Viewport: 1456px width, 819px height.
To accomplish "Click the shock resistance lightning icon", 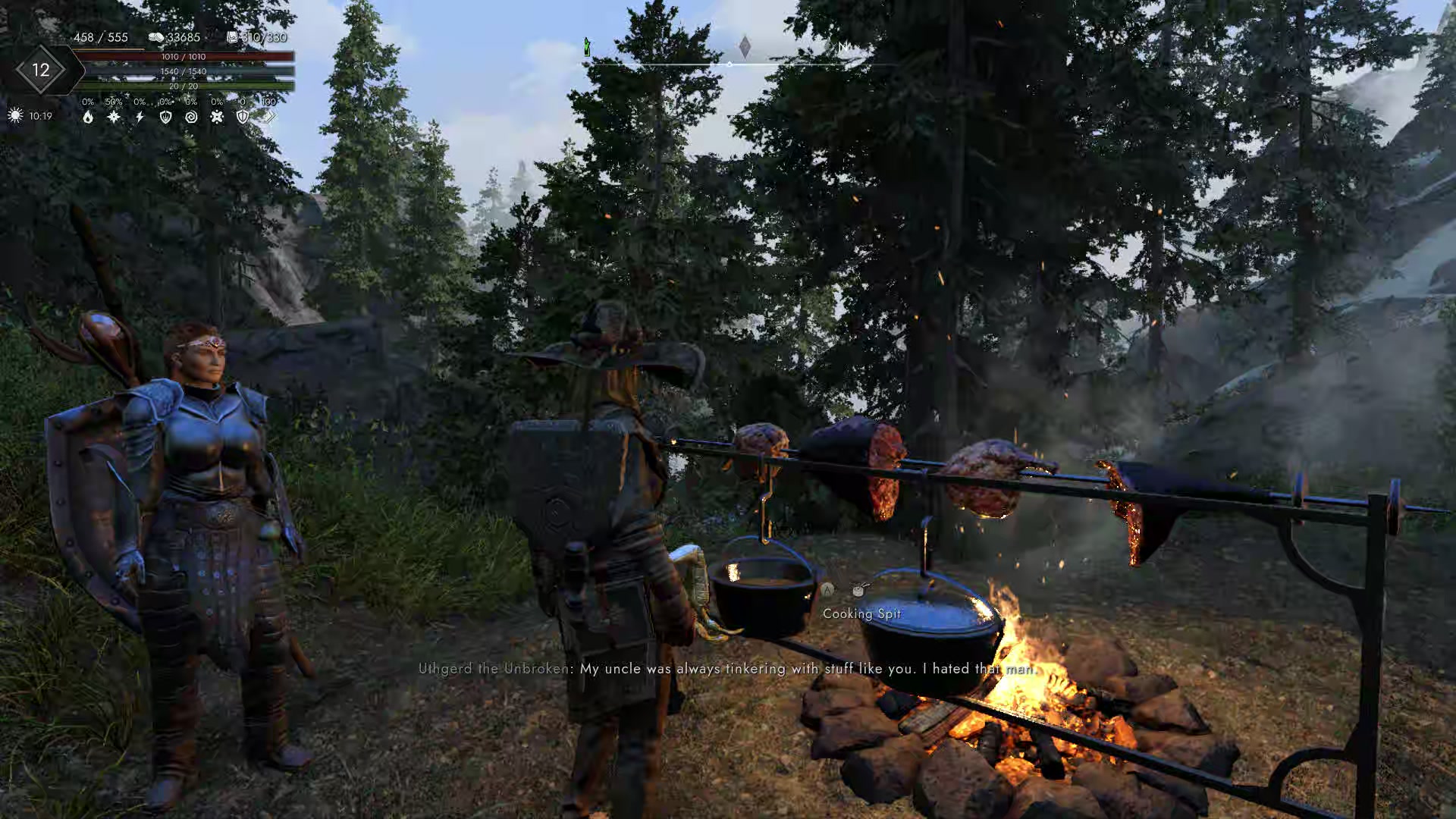I will click(140, 117).
